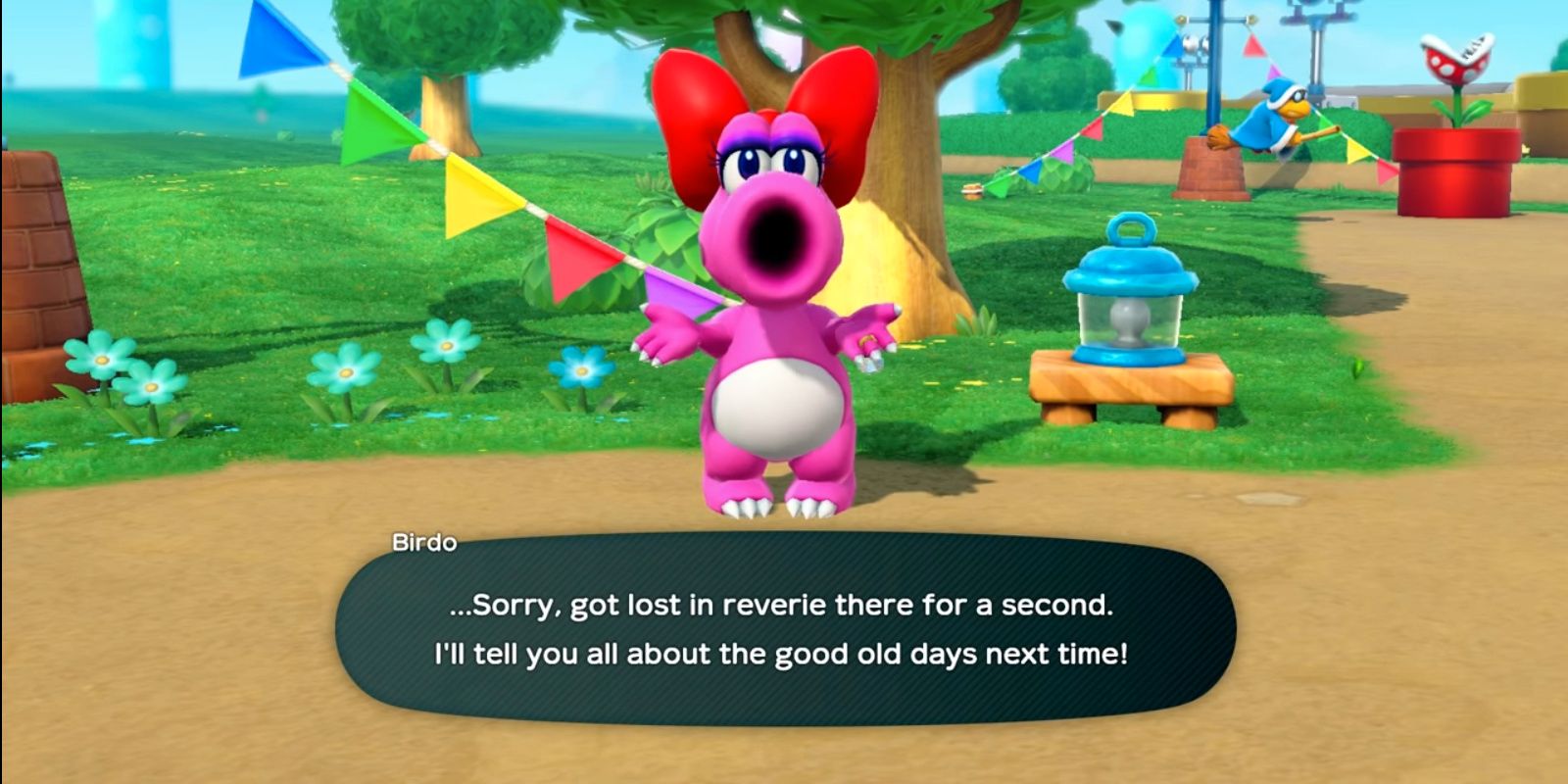The height and width of the screenshot is (784, 1568).
Task: Advance Birdo's dialogue speech box
Action: (784, 629)
